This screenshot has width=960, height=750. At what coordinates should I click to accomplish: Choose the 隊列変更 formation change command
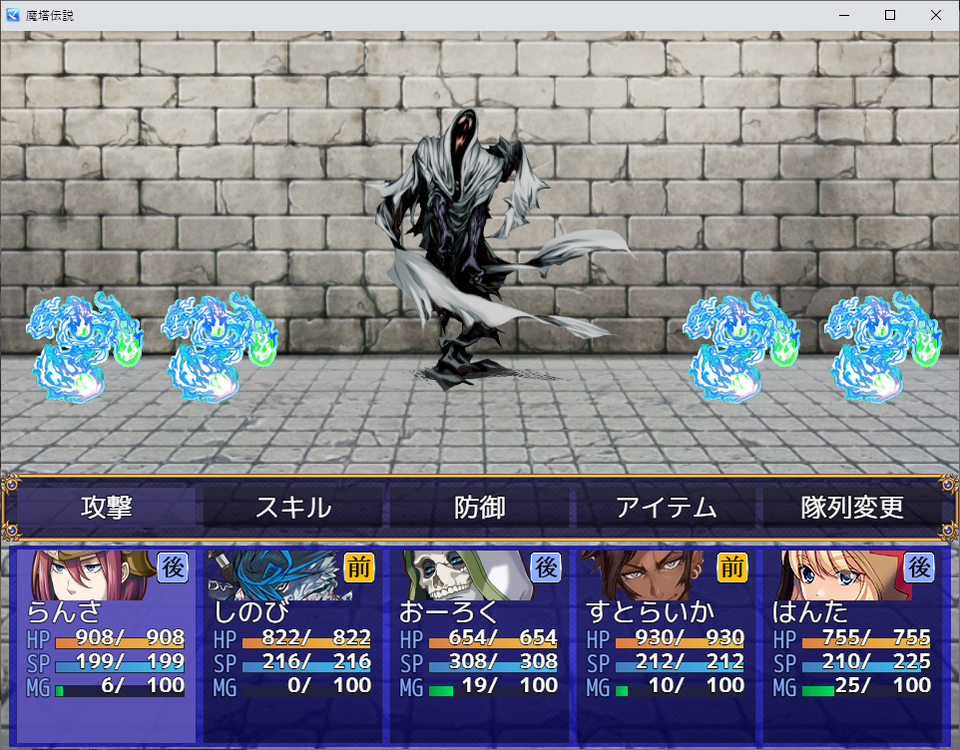pyautogui.click(x=852, y=507)
